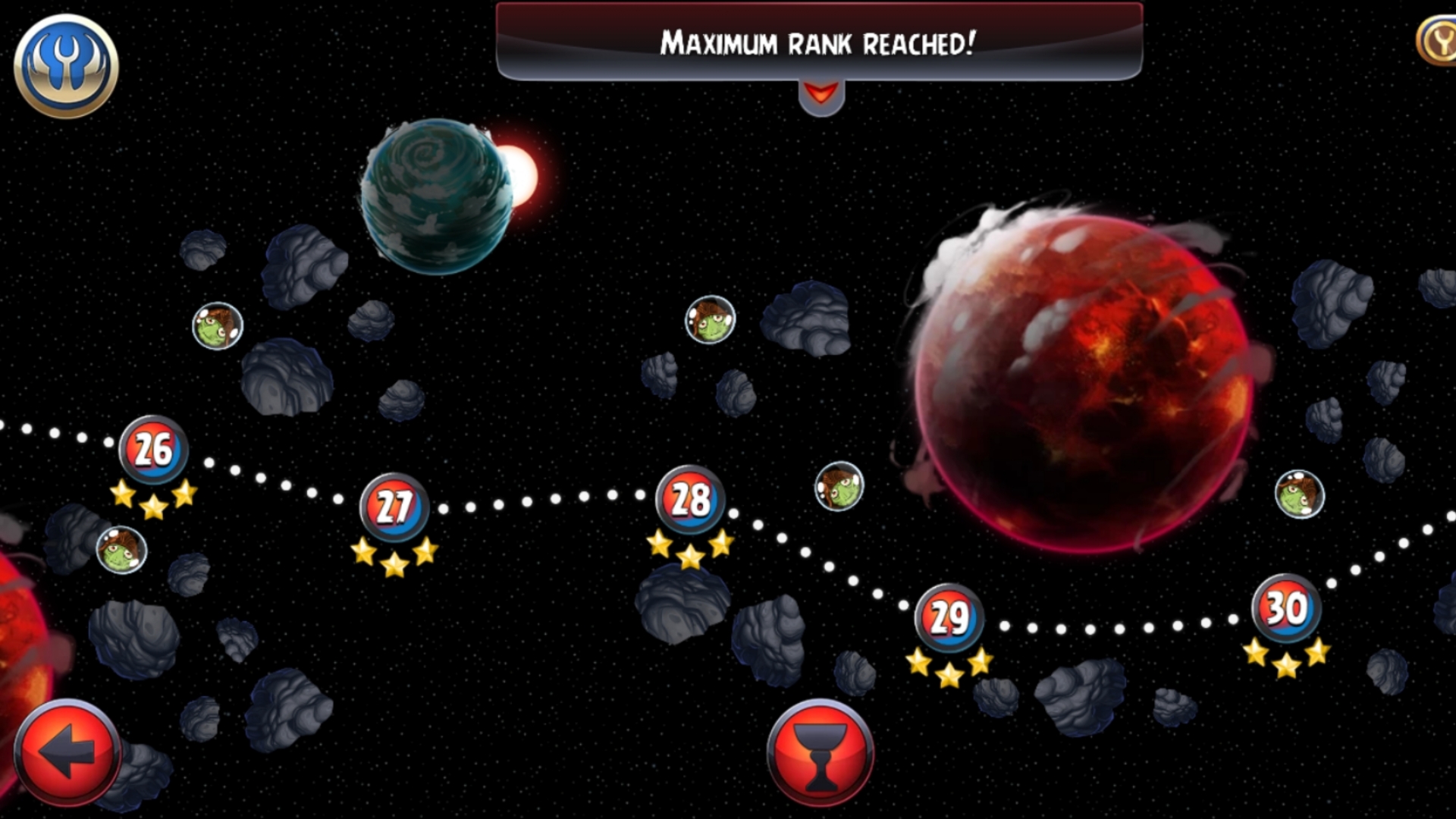Choose level 27 node
Viewport: 1456px width, 819px height.
click(394, 507)
